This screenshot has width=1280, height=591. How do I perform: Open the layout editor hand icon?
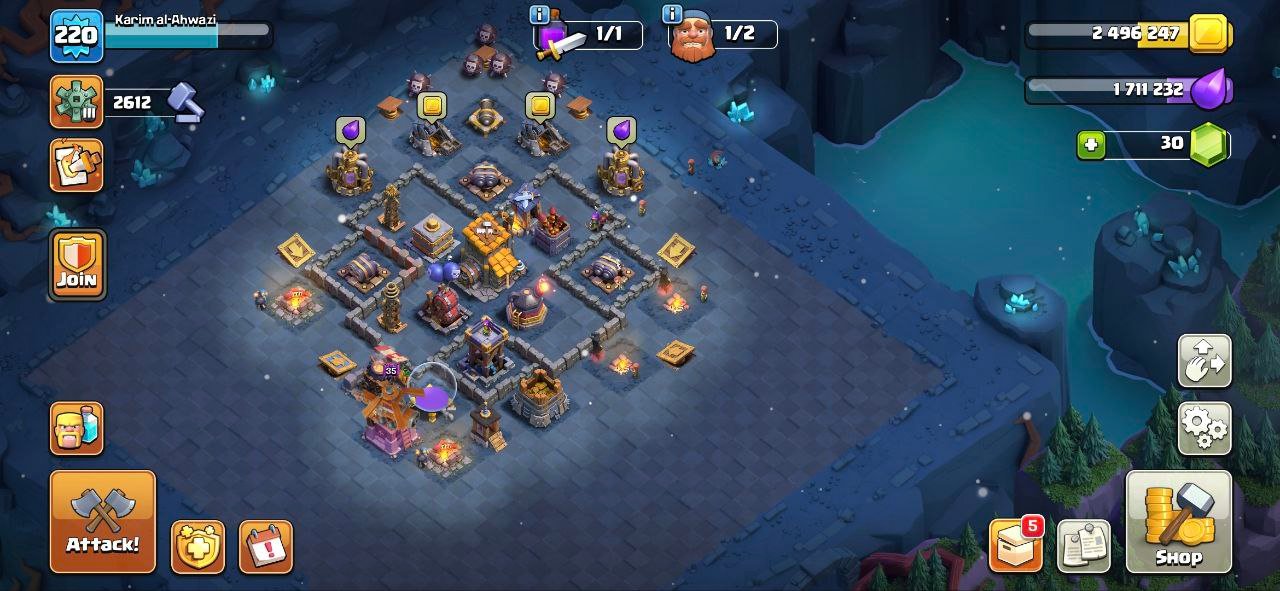pyautogui.click(x=1204, y=361)
